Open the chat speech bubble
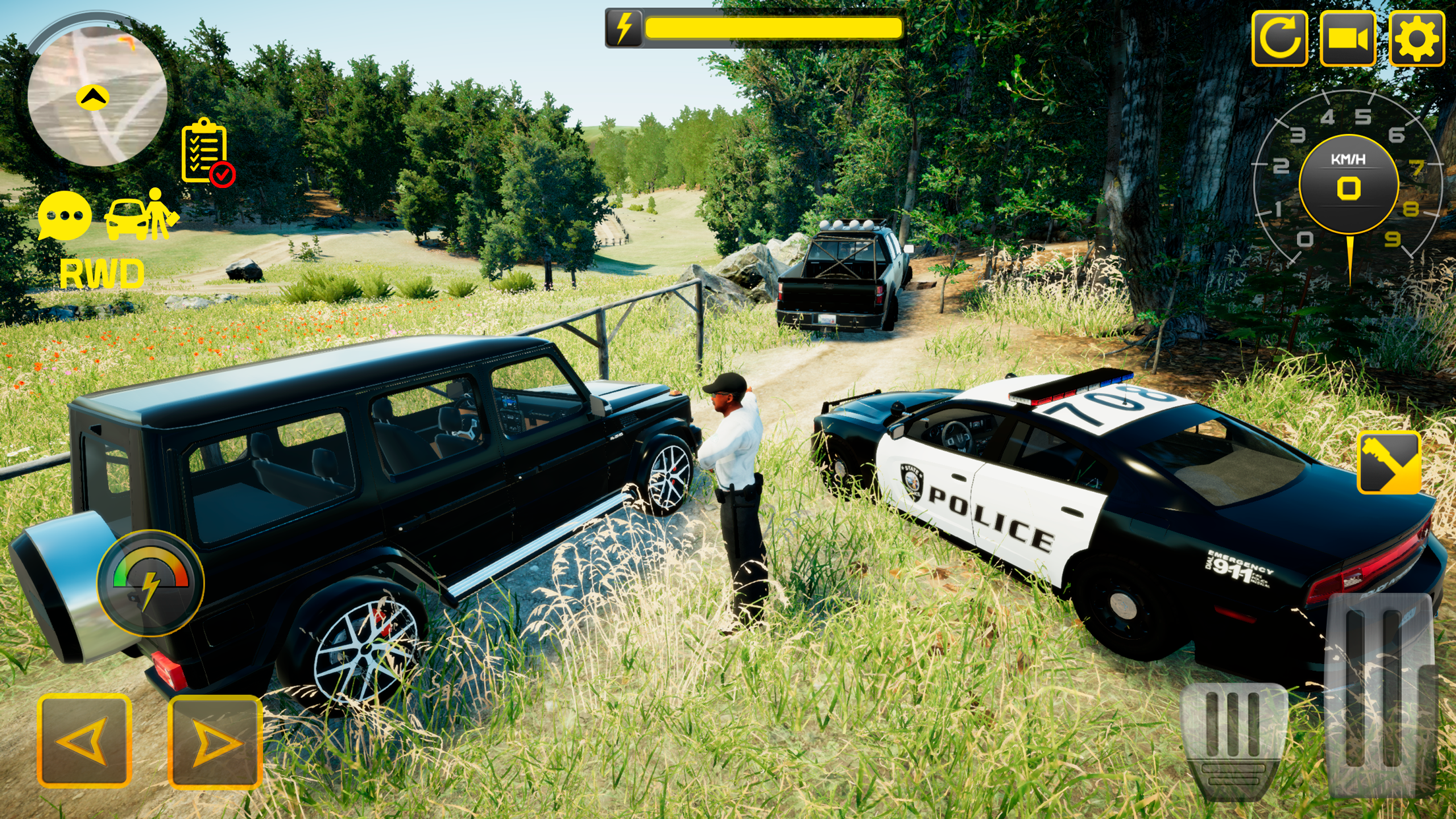The width and height of the screenshot is (1456, 819). click(65, 216)
